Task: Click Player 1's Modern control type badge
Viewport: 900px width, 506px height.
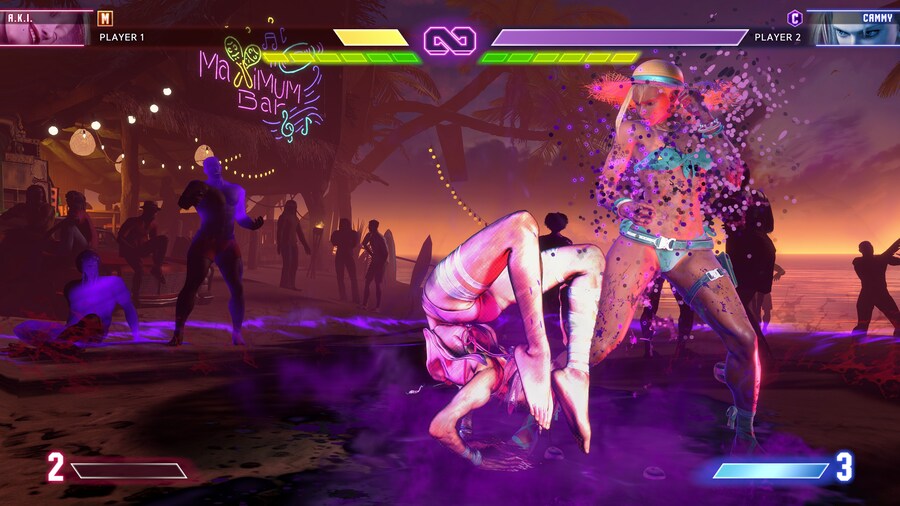Action: click(x=105, y=17)
